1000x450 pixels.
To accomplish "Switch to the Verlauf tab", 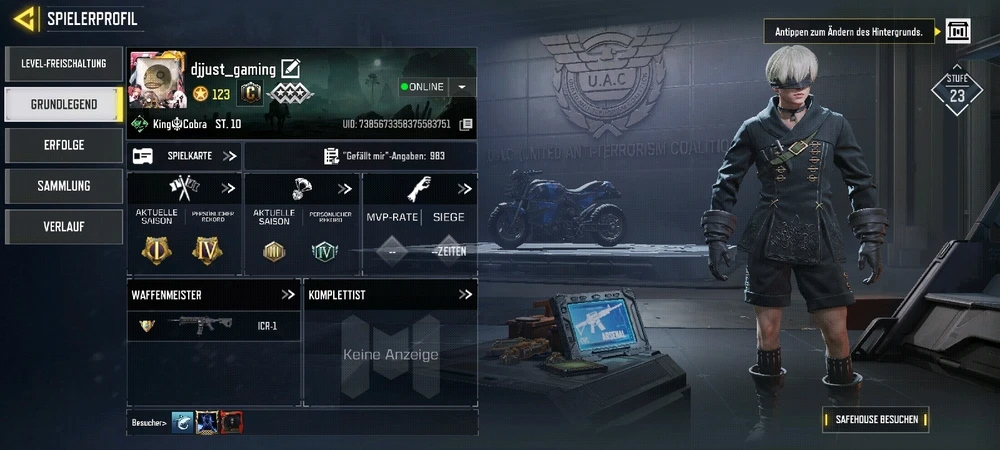I will pyautogui.click(x=63, y=227).
